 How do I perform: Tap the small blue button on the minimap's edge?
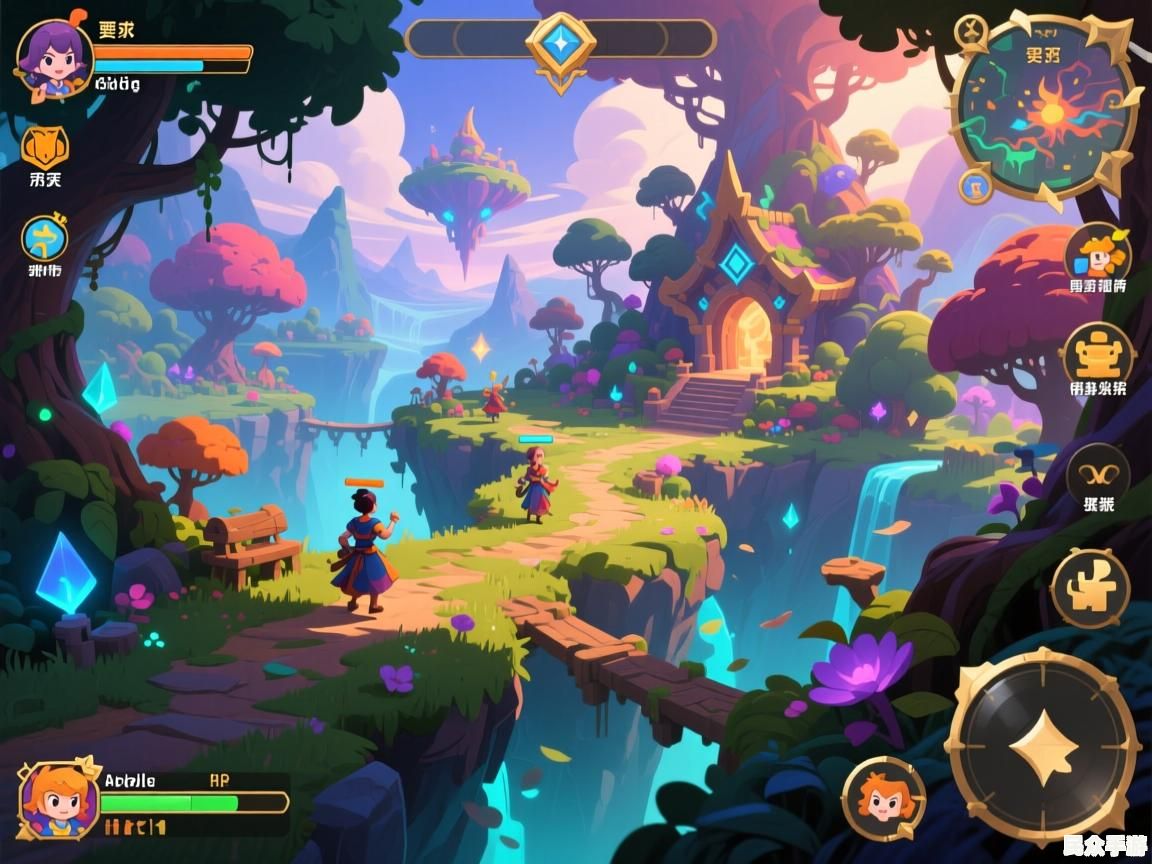click(x=975, y=186)
